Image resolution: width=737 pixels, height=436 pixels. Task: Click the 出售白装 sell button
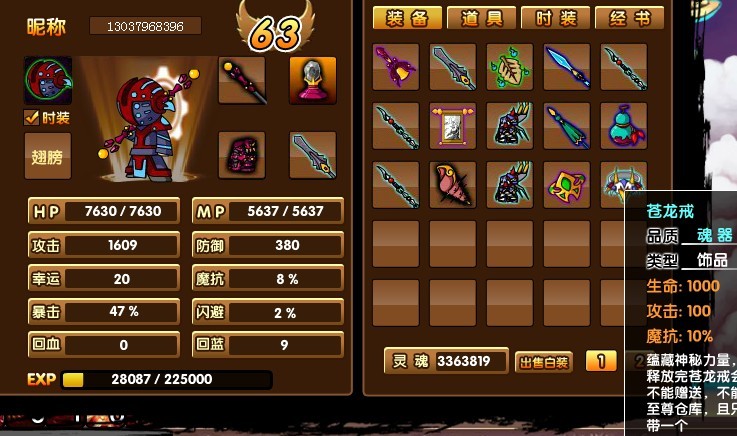[544, 362]
